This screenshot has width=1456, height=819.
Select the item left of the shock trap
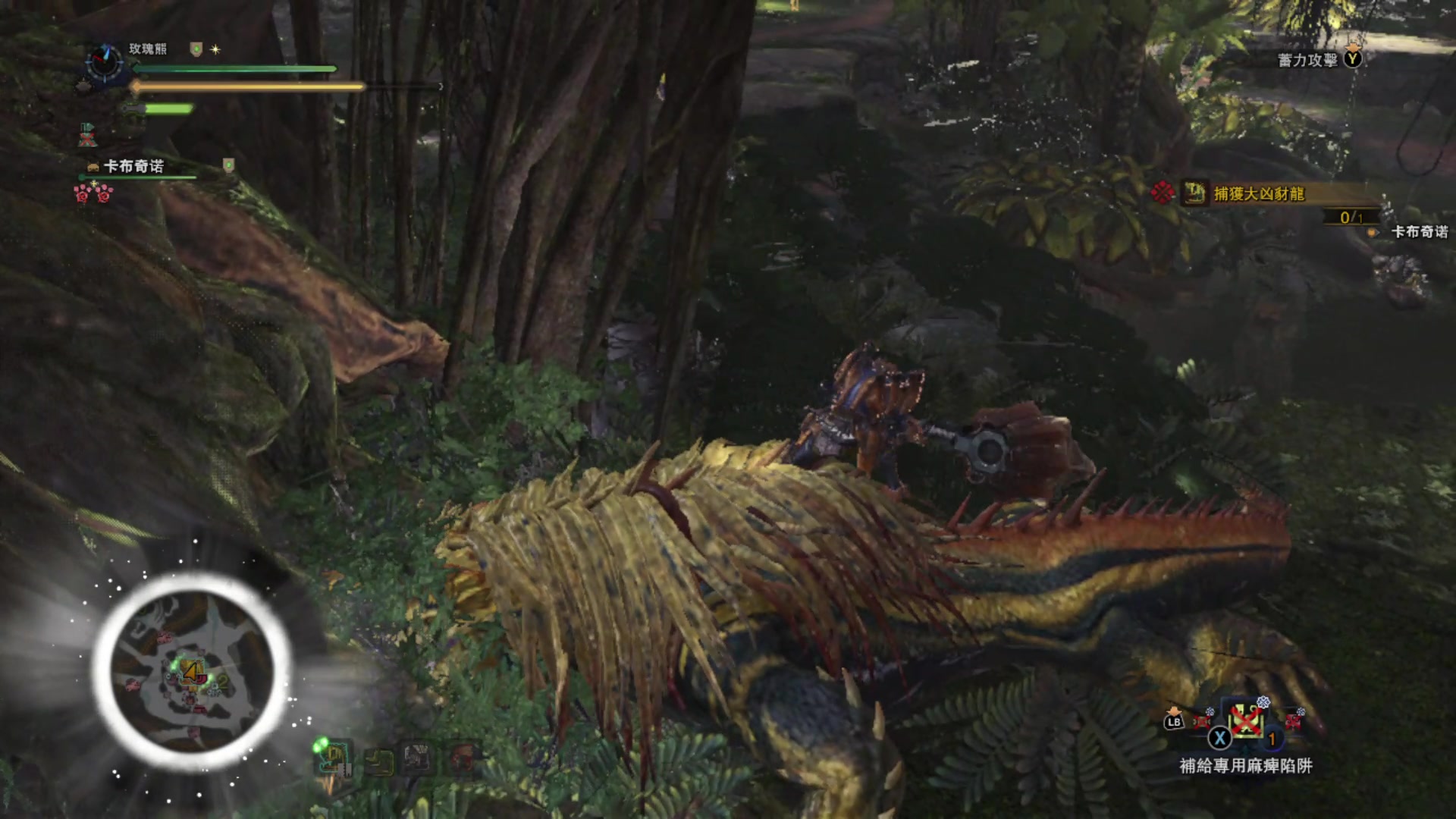(x=1202, y=720)
